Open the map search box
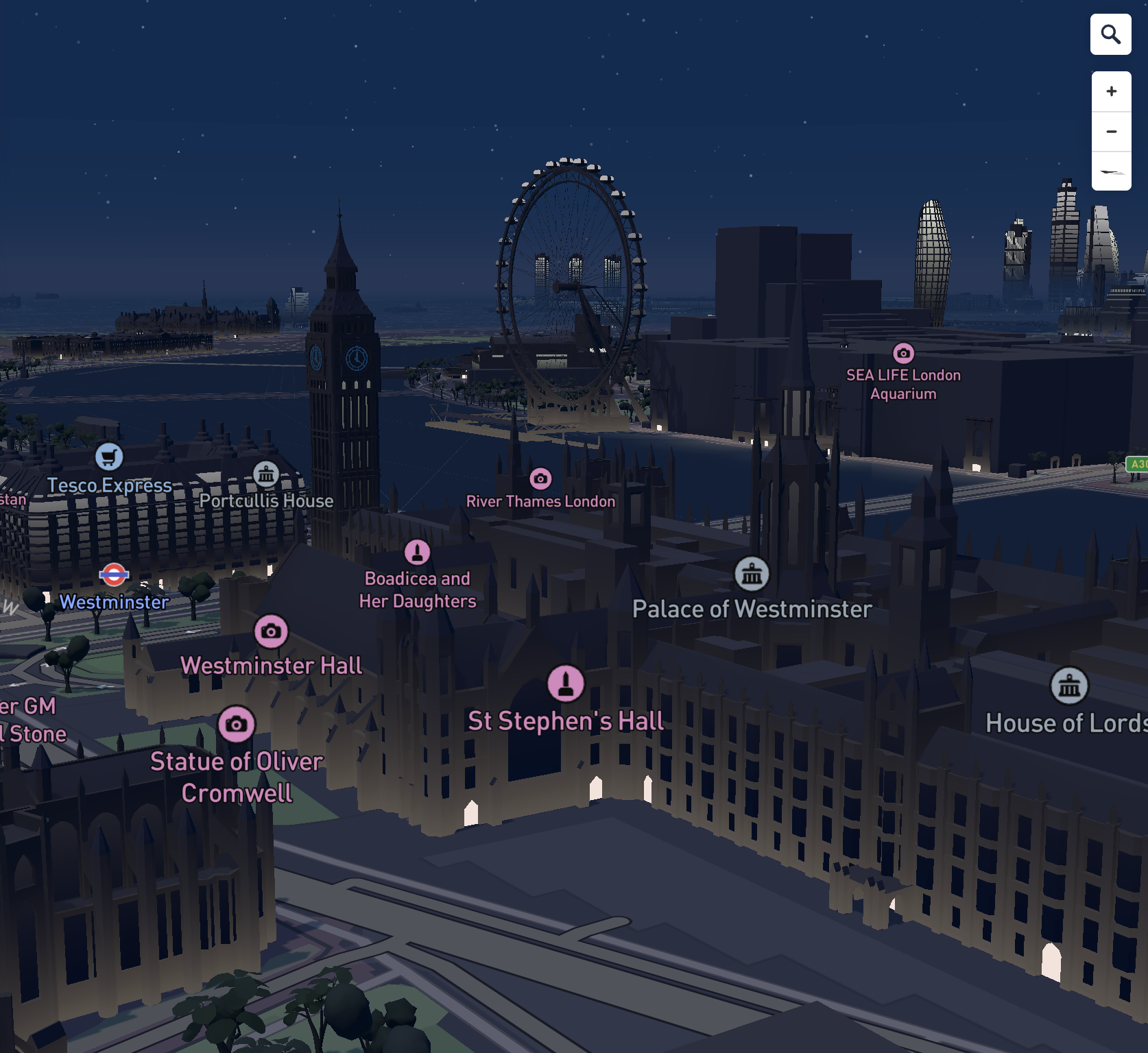This screenshot has height=1053, width=1148. [x=1110, y=34]
